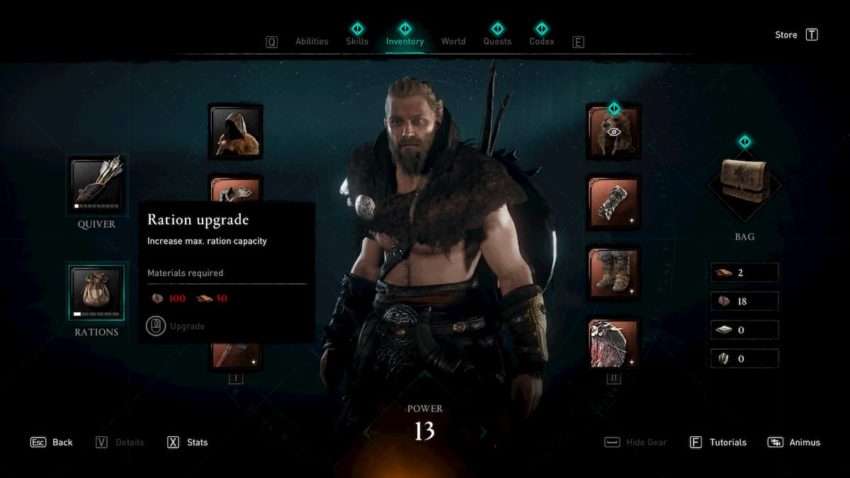The height and width of the screenshot is (478, 850).
Task: Open the Skills tab
Action: pos(357,42)
